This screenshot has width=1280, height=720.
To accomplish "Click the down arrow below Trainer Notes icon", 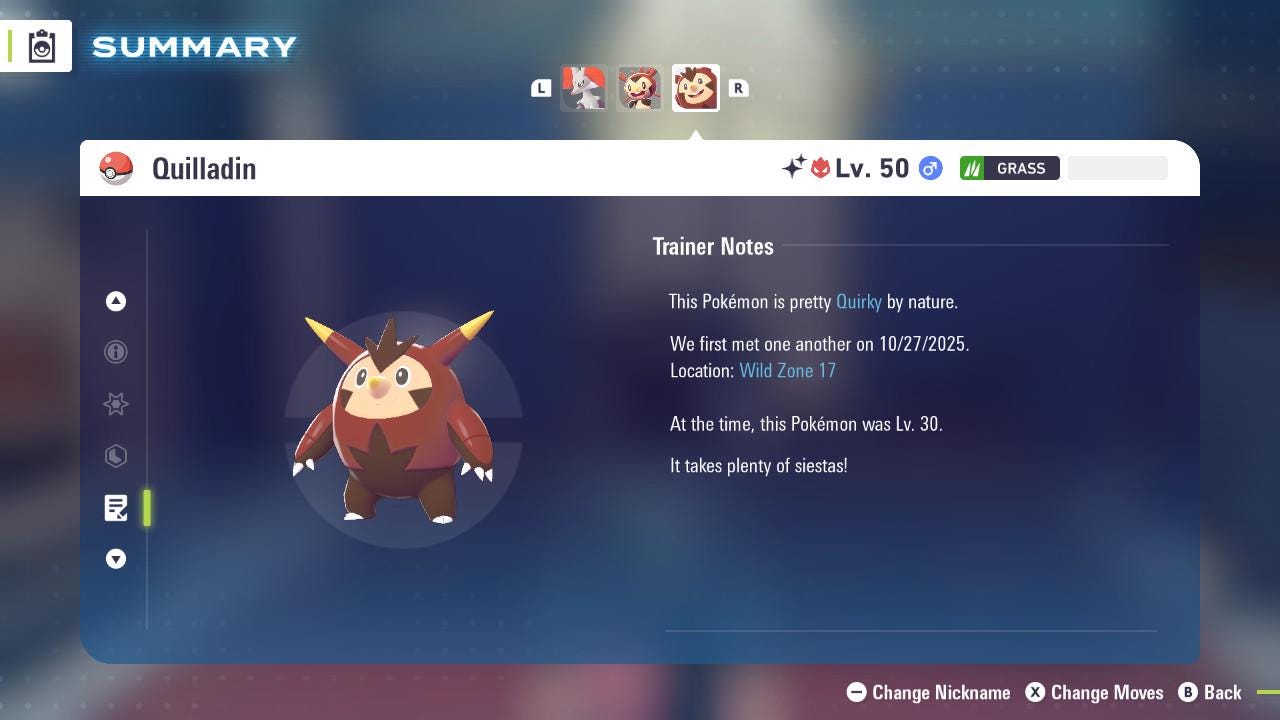I will click(116, 559).
